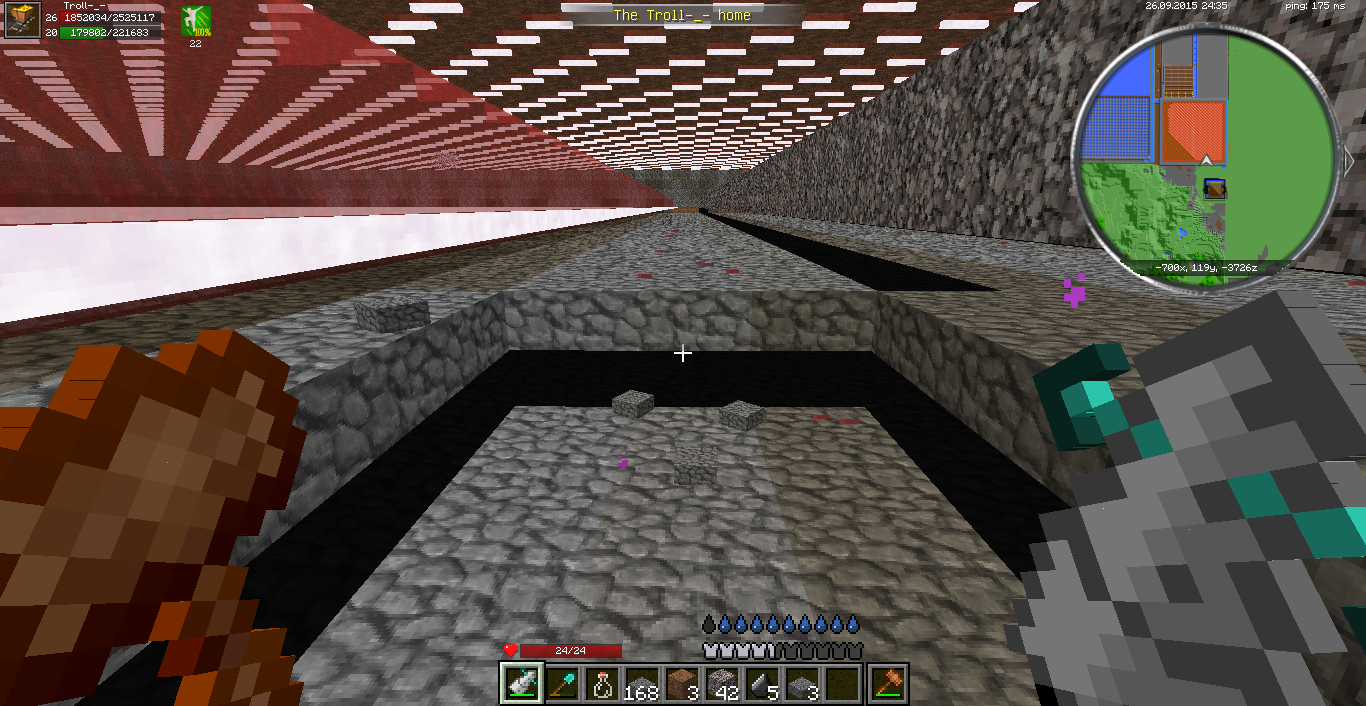
Task: Click the gold minecart profile icon
Action: (x=22, y=20)
